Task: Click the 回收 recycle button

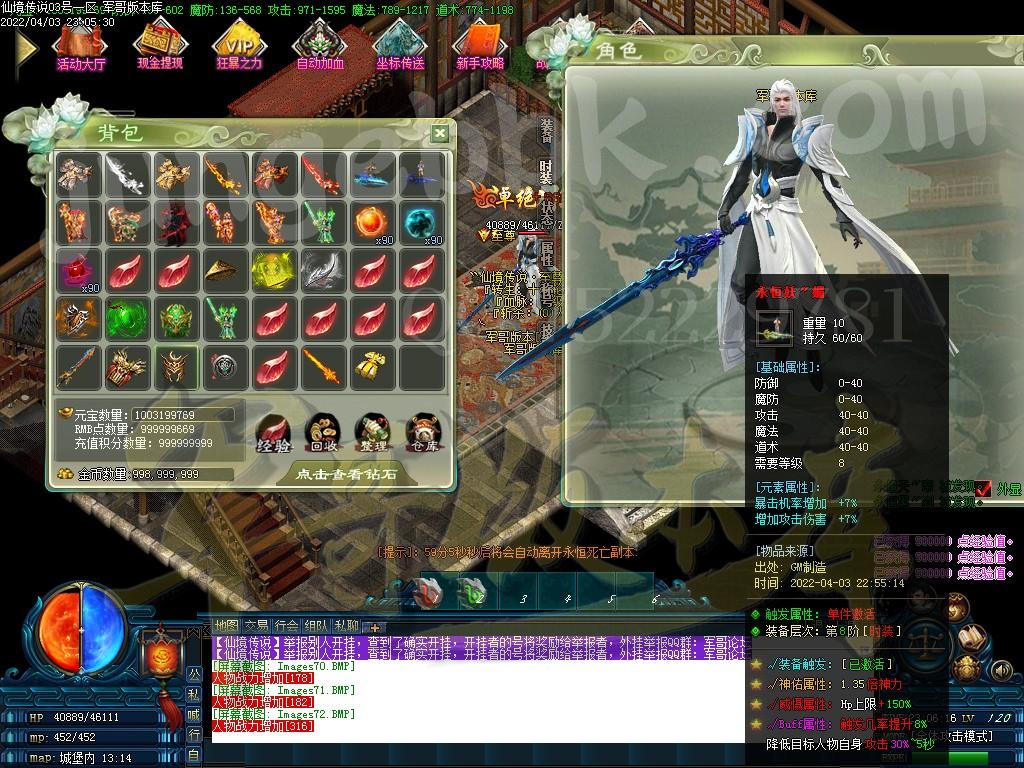Action: click(323, 431)
